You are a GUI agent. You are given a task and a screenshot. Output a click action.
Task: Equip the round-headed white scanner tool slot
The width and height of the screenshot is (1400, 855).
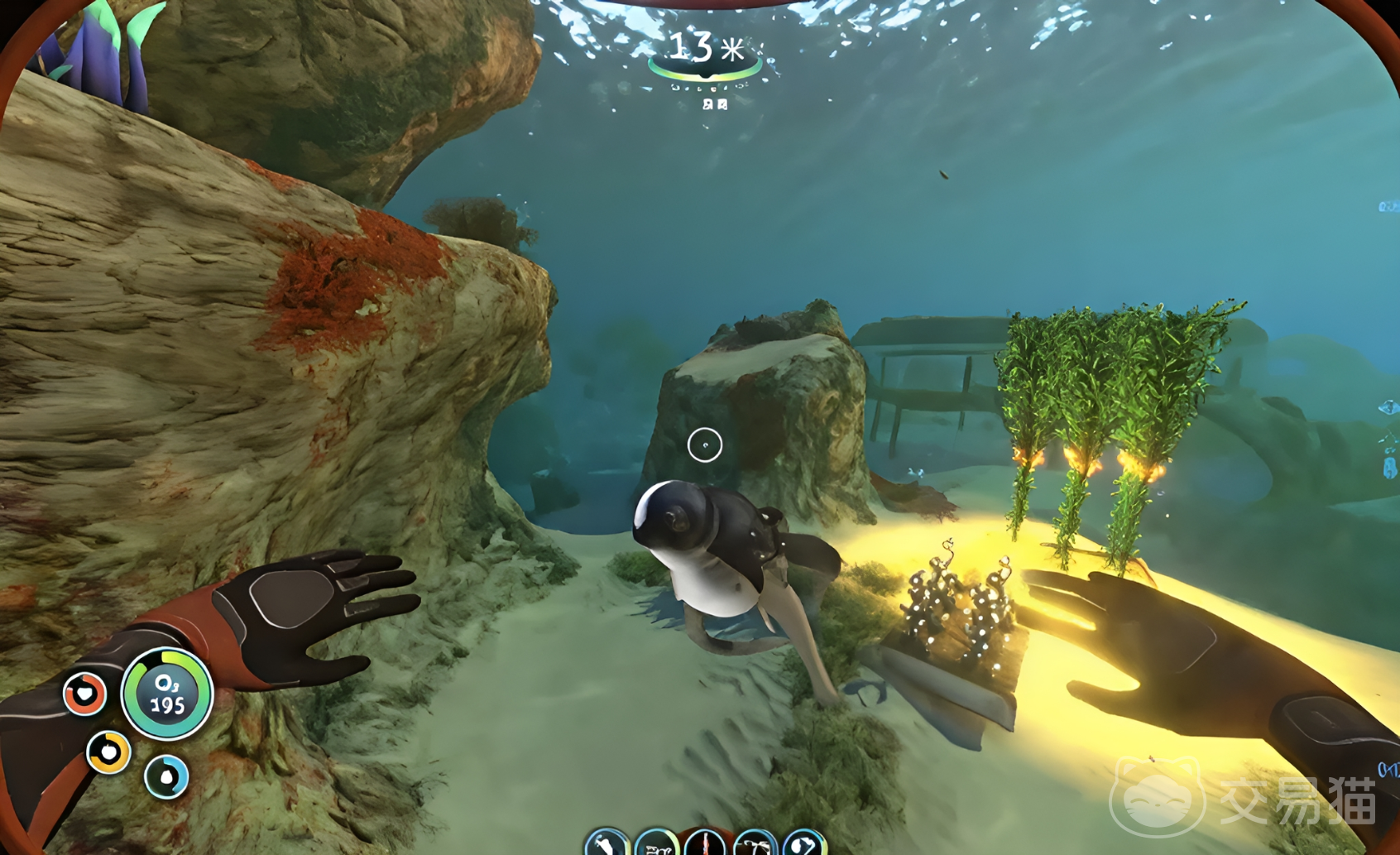click(x=804, y=844)
